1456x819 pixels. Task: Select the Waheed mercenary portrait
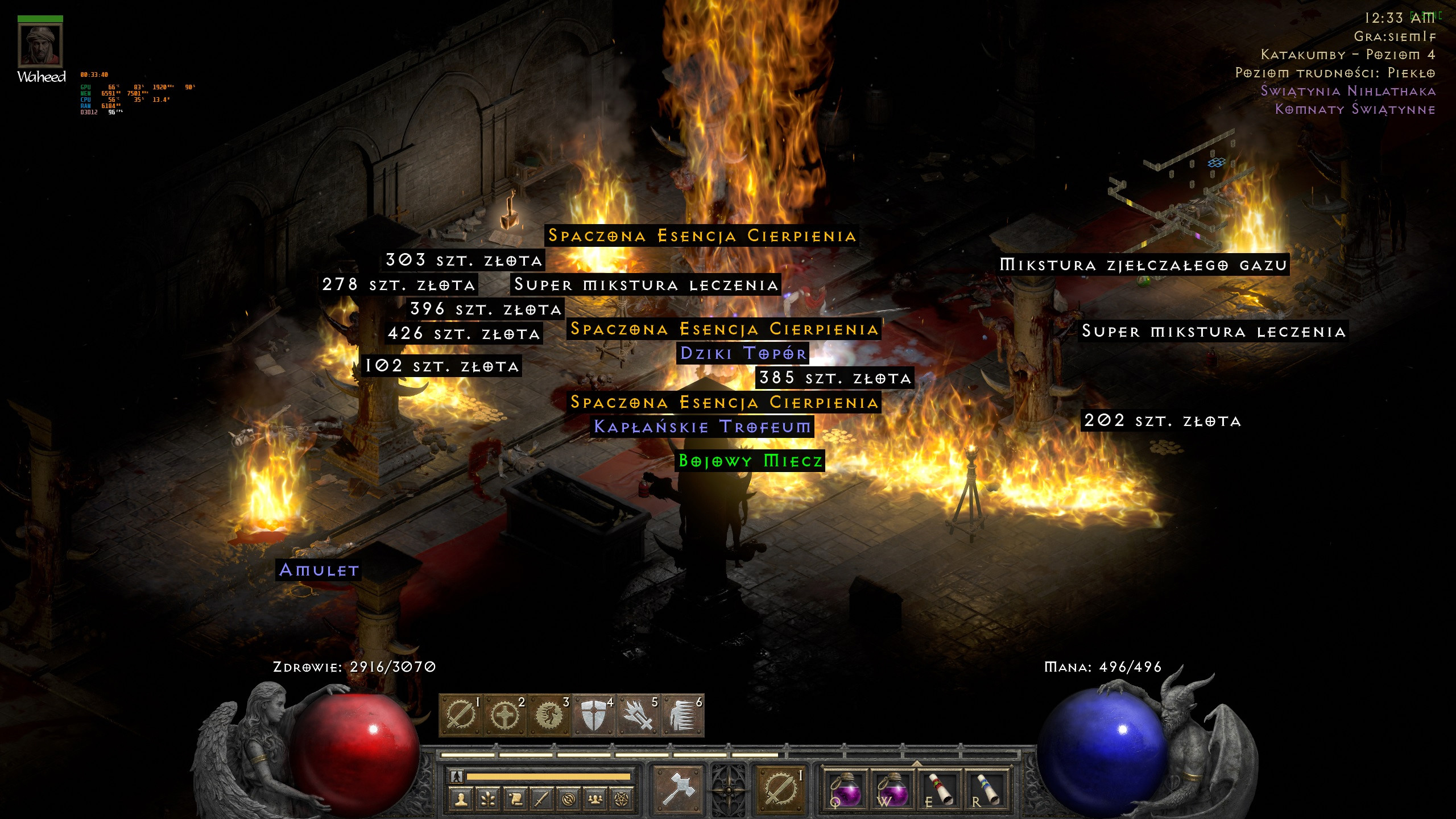40,45
